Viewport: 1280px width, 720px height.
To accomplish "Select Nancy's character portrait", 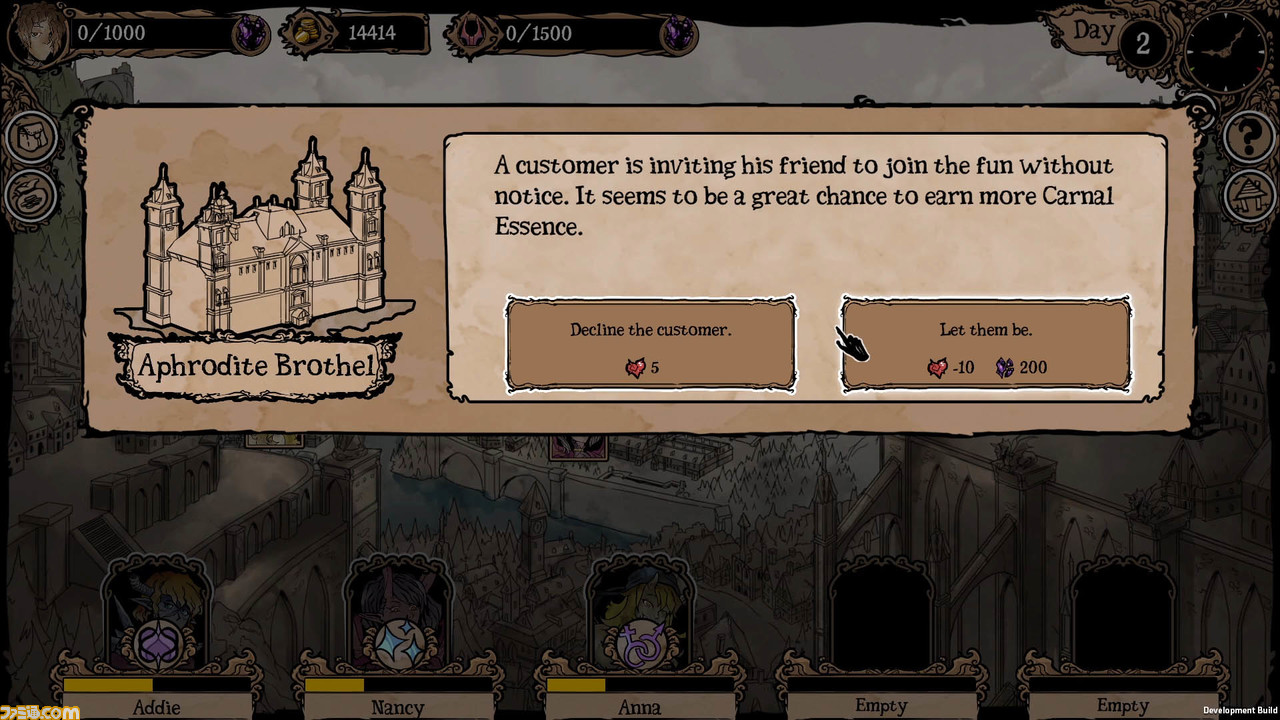I will [x=398, y=615].
